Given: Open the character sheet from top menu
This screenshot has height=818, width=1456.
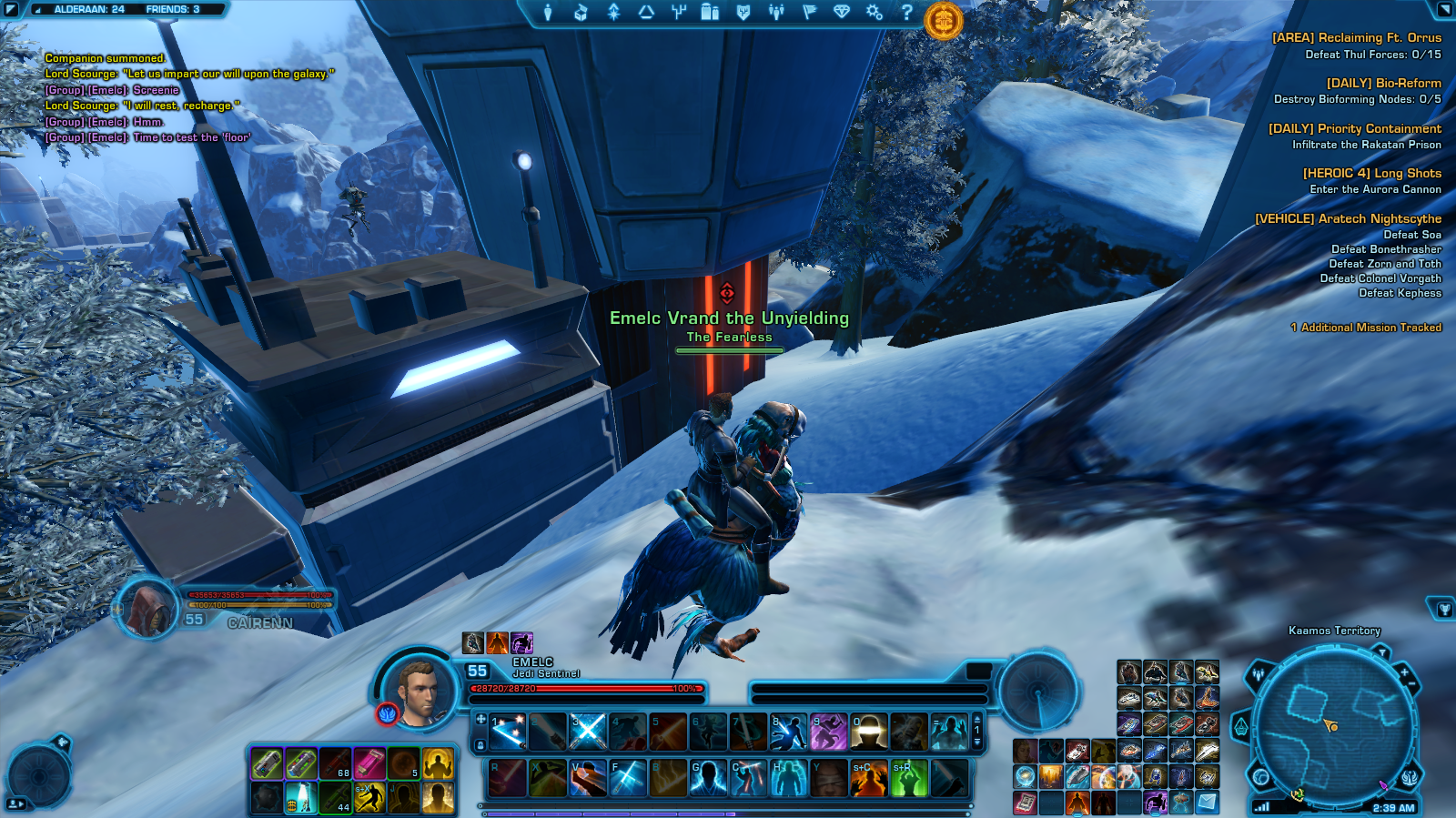Looking at the screenshot, I should 548,12.
